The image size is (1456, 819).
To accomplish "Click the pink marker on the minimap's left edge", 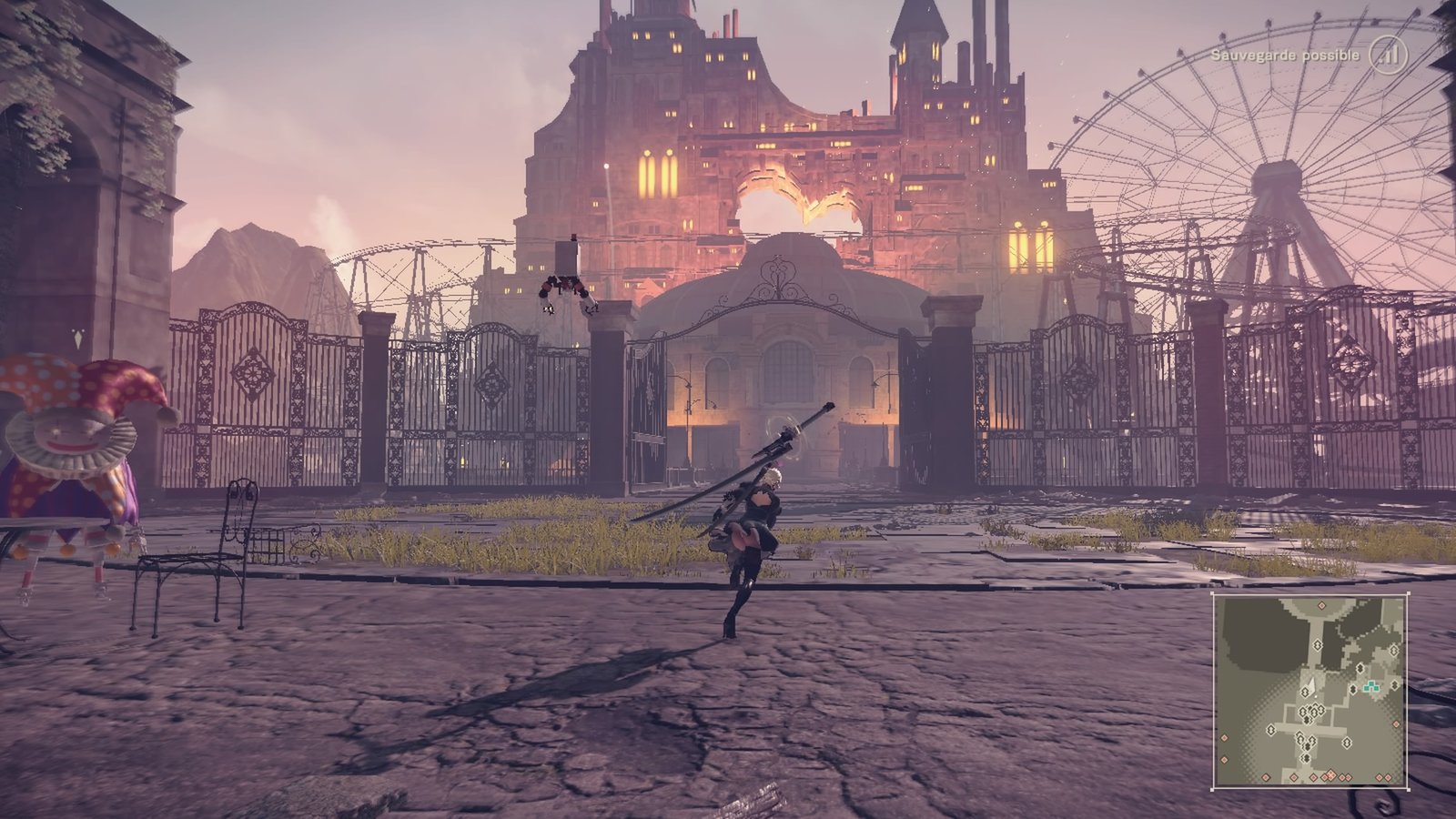I will pyautogui.click(x=1225, y=738).
